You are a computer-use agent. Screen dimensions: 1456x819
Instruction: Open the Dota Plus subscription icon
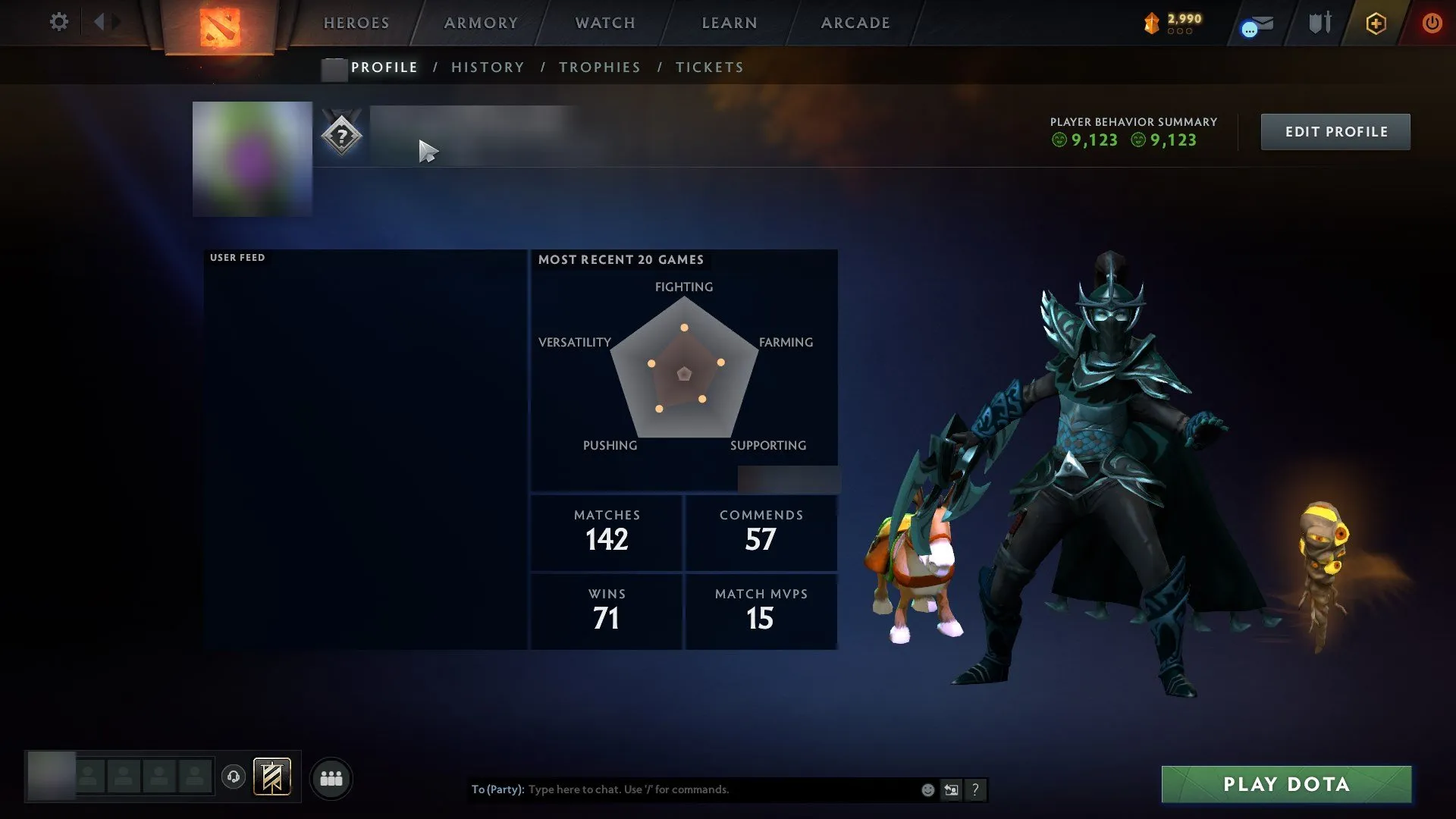(x=1376, y=23)
